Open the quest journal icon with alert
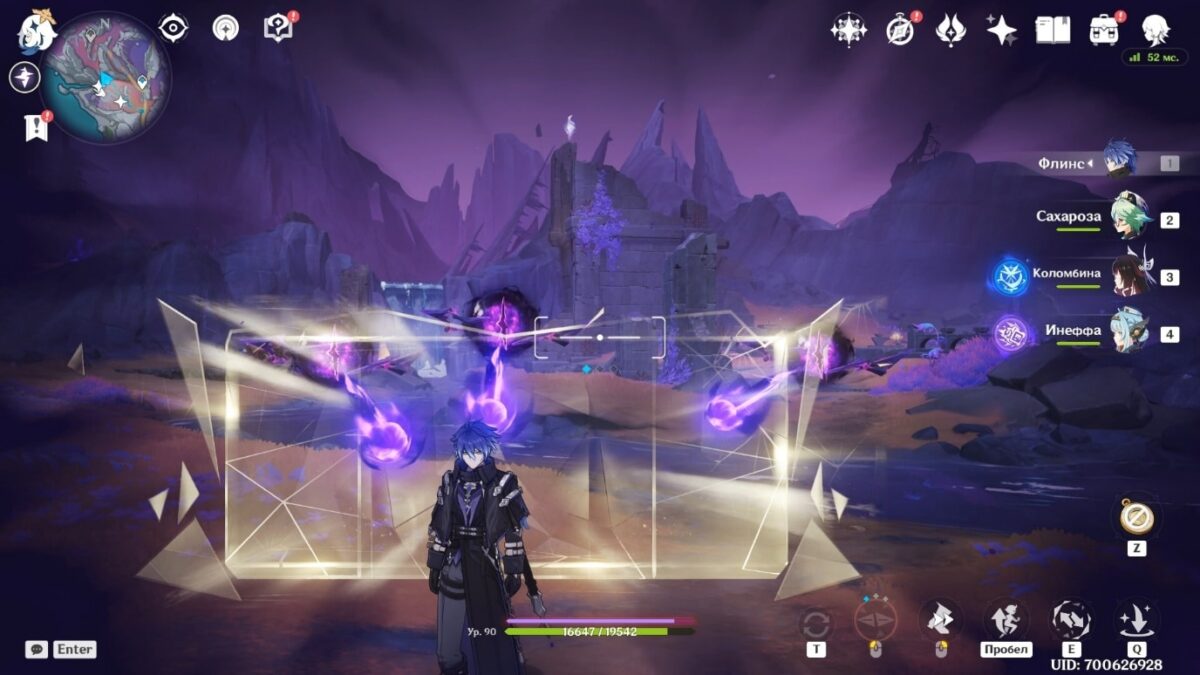The width and height of the screenshot is (1200, 675). pyautogui.click(x=278, y=28)
